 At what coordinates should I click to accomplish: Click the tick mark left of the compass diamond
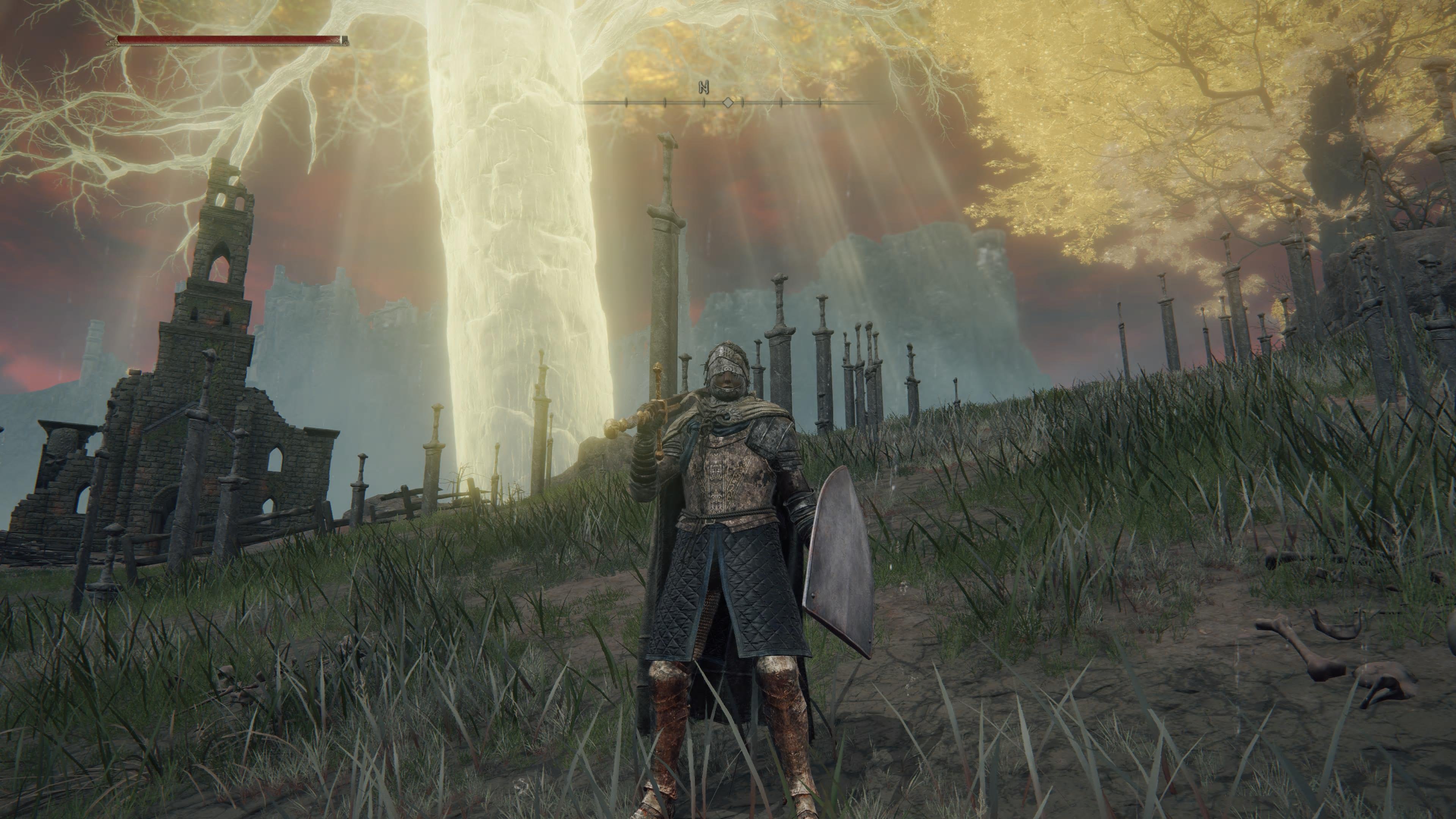704,103
